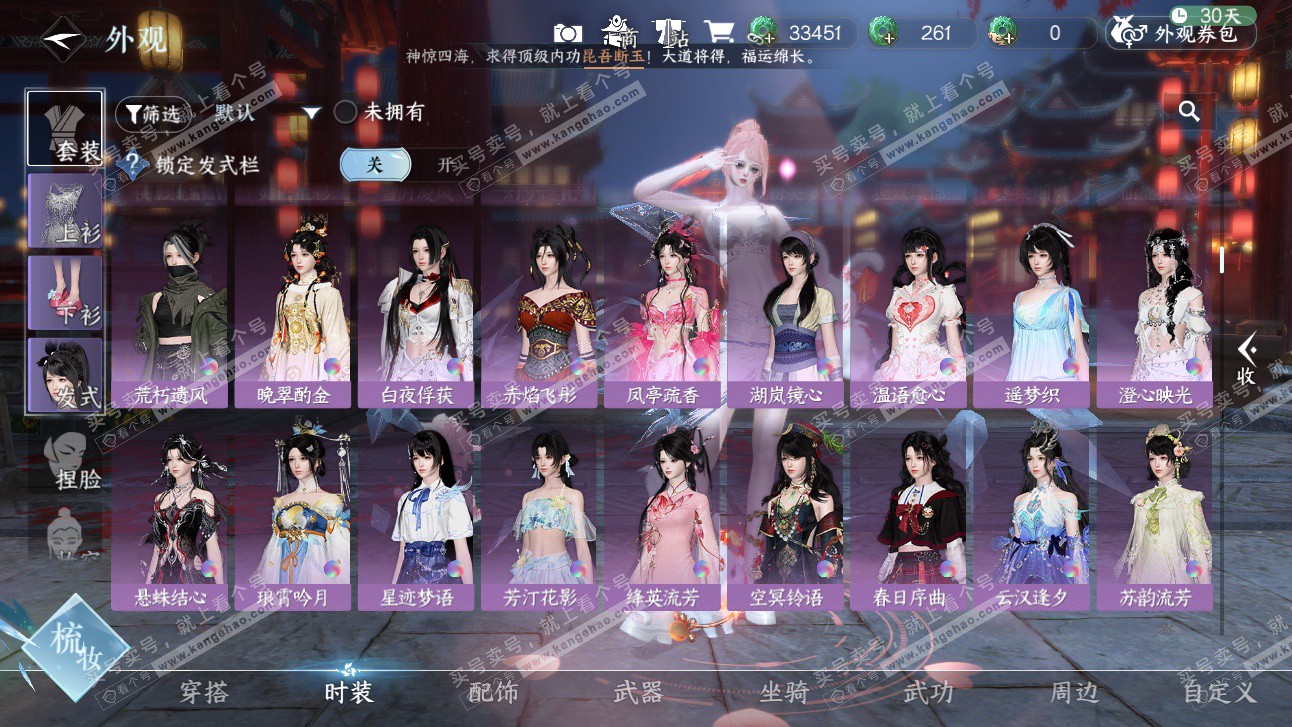The height and width of the screenshot is (727, 1292).
Task: Go to the 坐骑 mount tab
Action: tap(784, 691)
